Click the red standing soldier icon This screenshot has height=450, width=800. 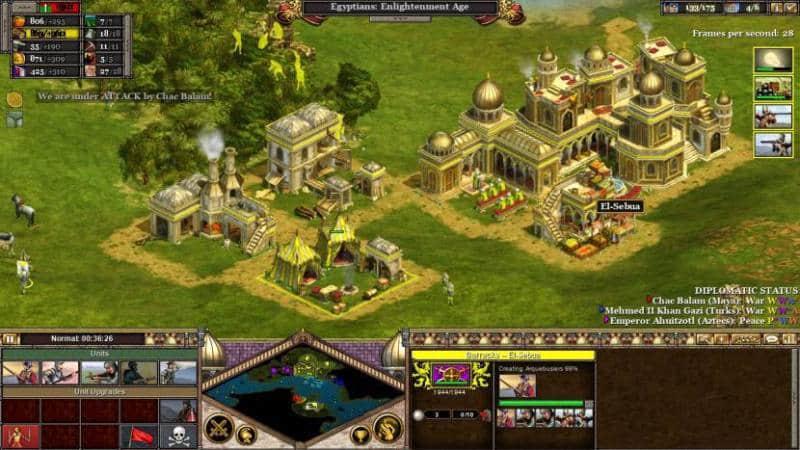(19, 436)
